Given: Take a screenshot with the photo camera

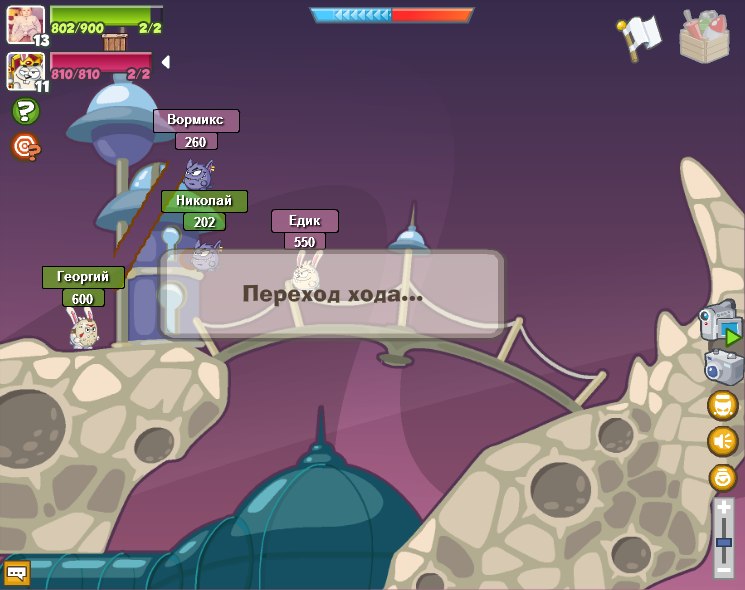Looking at the screenshot, I should coord(723,367).
